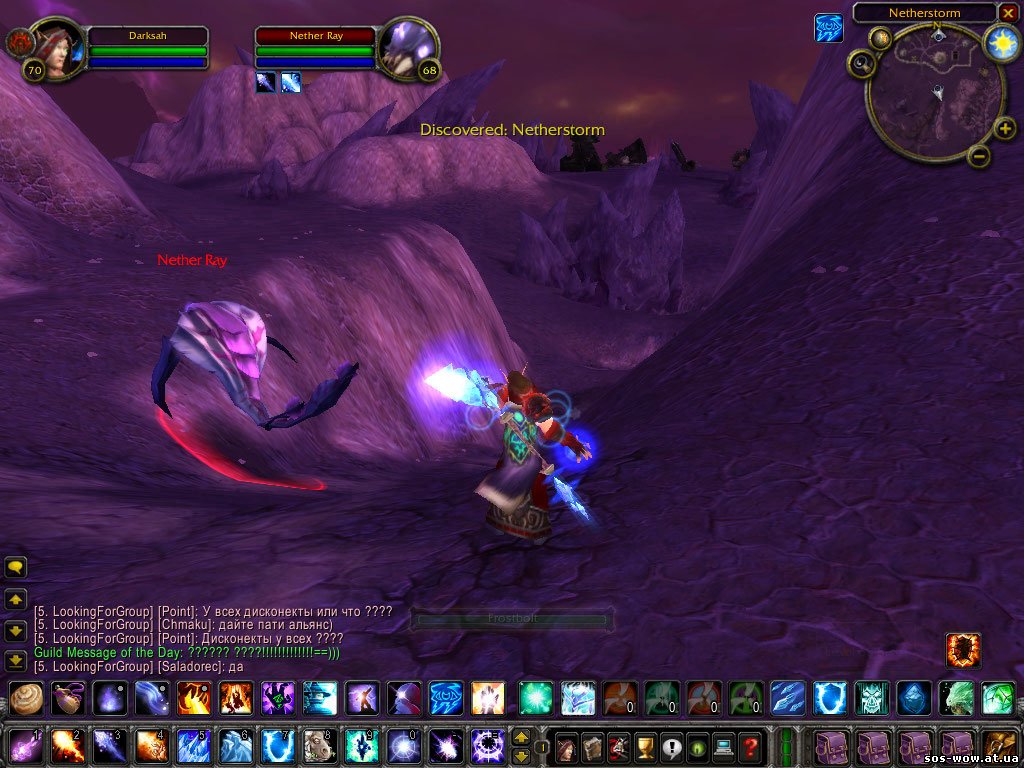Open the chat speech bubble menu button
Image resolution: width=1024 pixels, height=768 pixels.
coord(16,568)
